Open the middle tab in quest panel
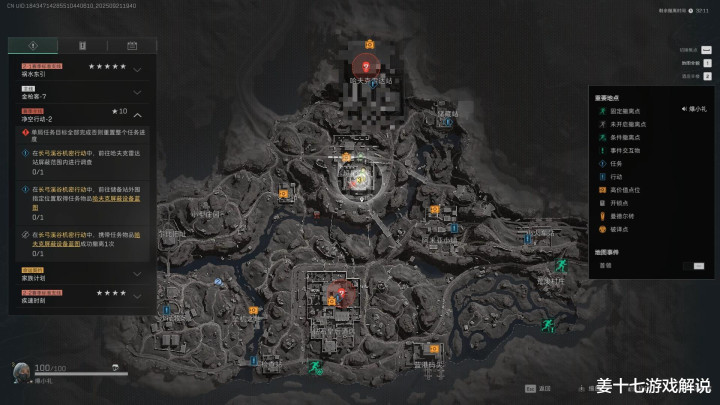720x405 pixels. coord(82,45)
